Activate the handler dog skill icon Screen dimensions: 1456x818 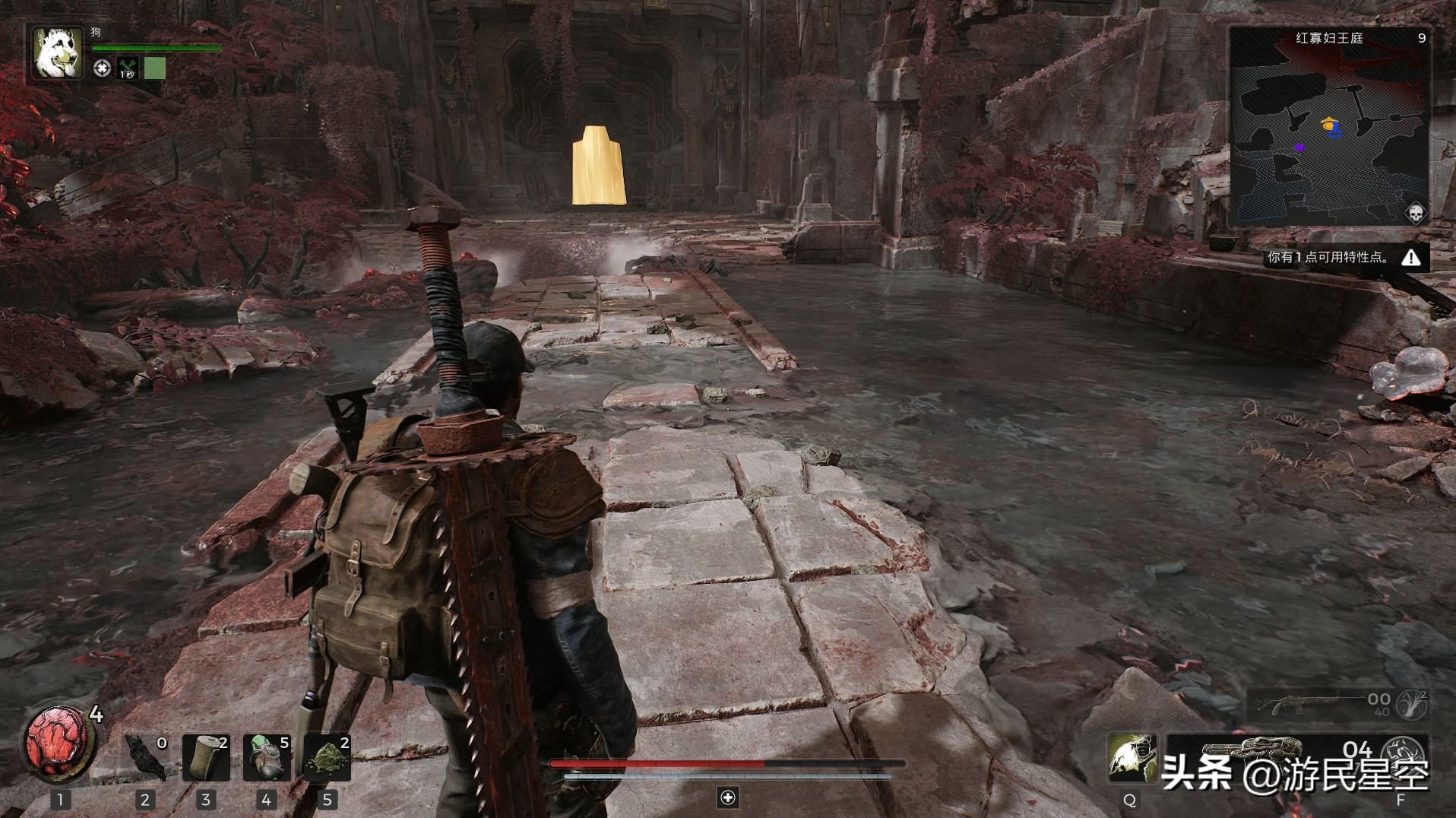pos(1131,757)
